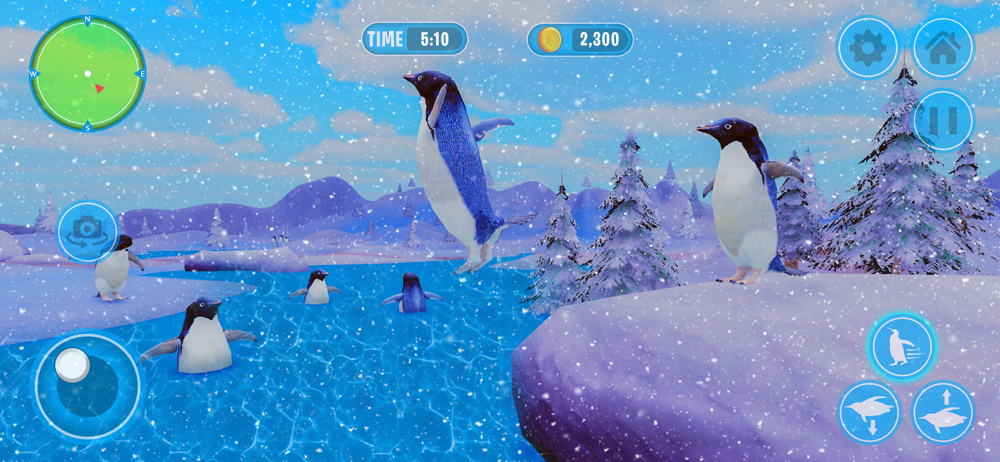Activate the penguin sprint ability
This screenshot has height=462, width=1000.
pos(901,347)
